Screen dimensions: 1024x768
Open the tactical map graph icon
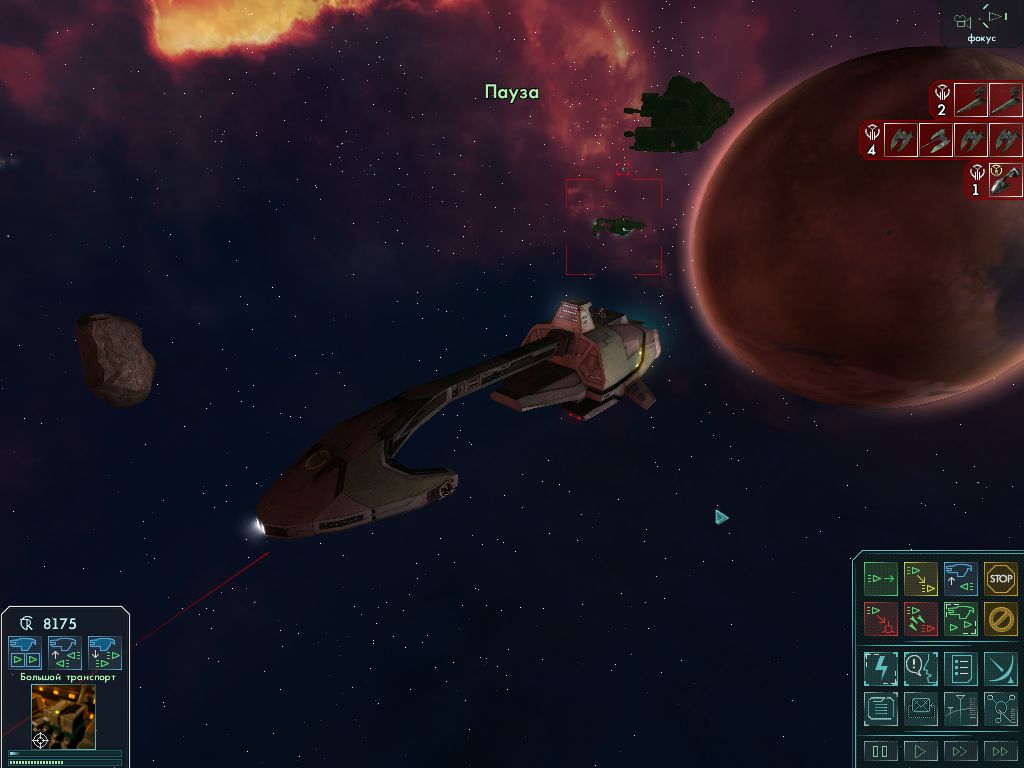tap(960, 708)
